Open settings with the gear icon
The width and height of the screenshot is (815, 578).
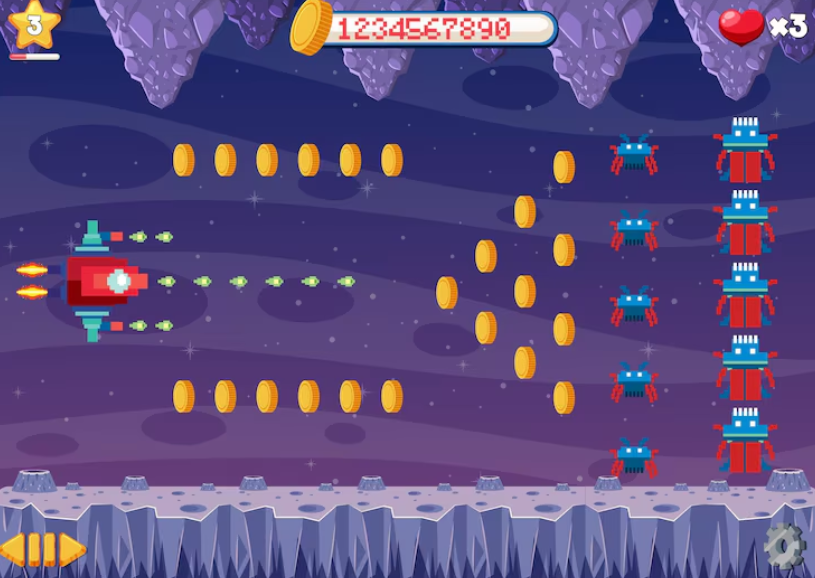(783, 545)
